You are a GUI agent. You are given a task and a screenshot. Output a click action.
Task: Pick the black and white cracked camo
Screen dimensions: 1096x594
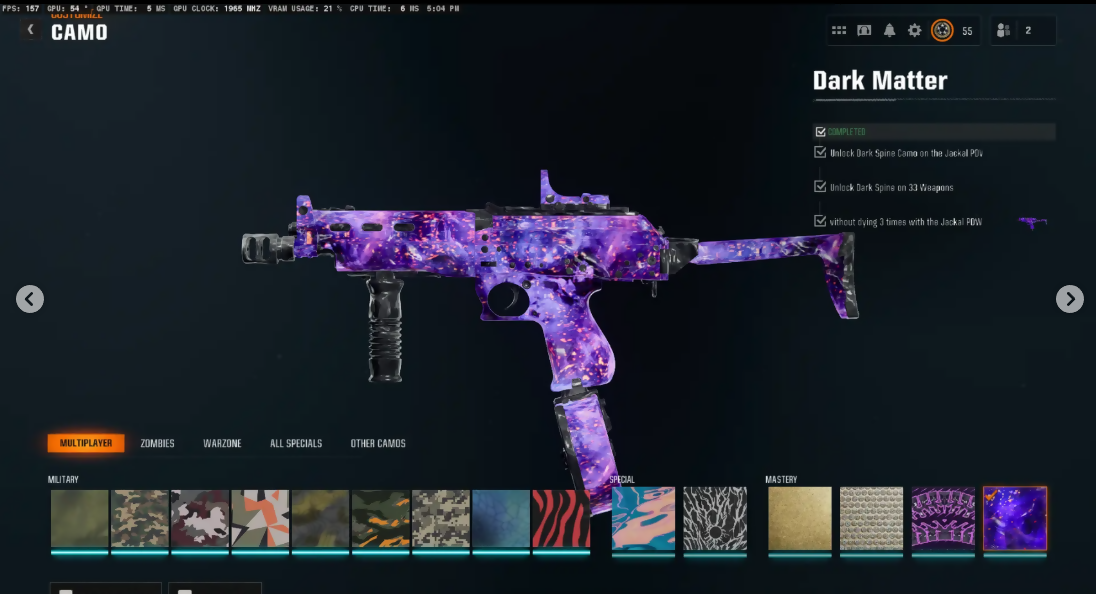[x=715, y=518]
